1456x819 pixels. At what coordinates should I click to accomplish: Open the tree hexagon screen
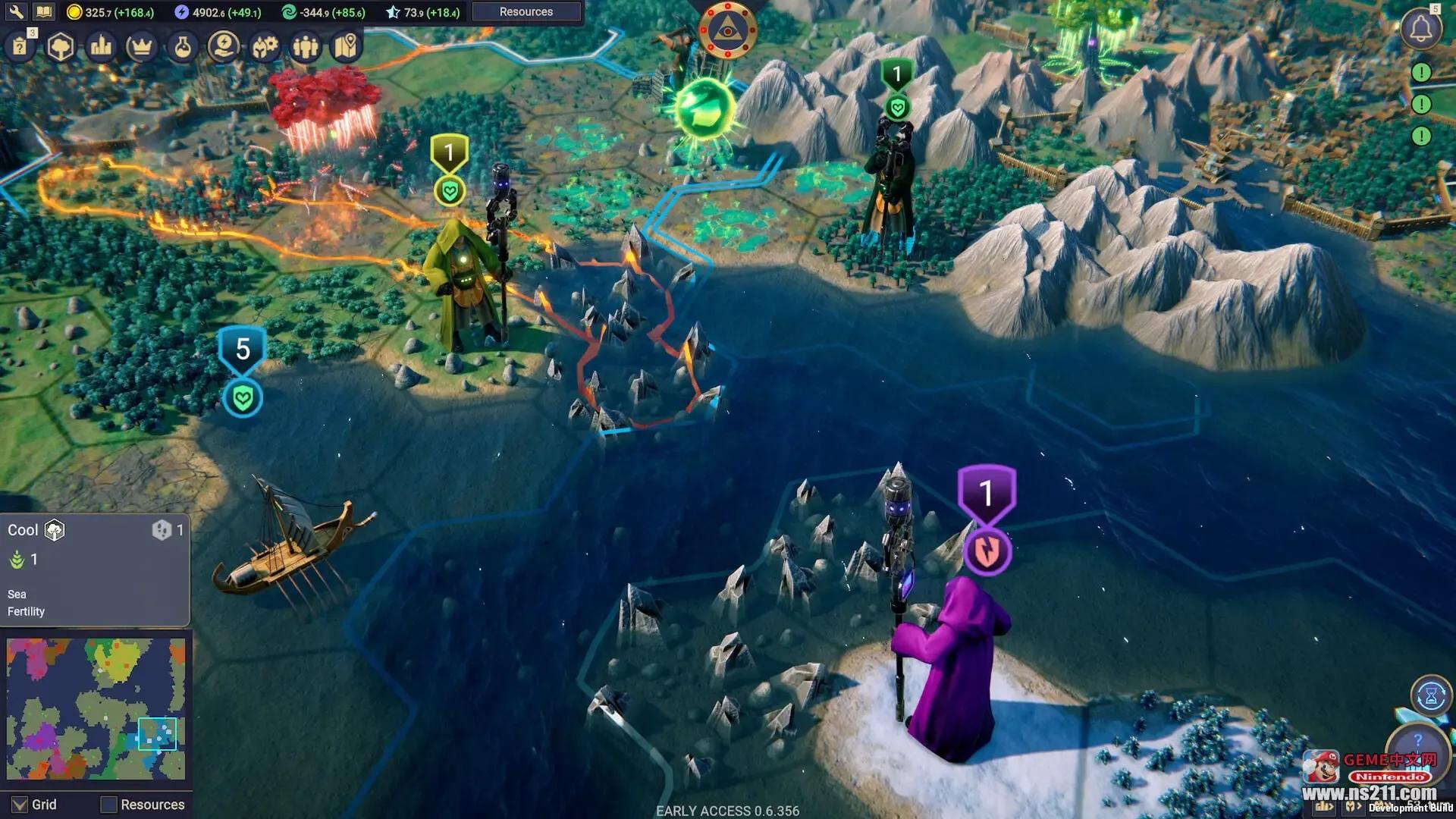(61, 47)
